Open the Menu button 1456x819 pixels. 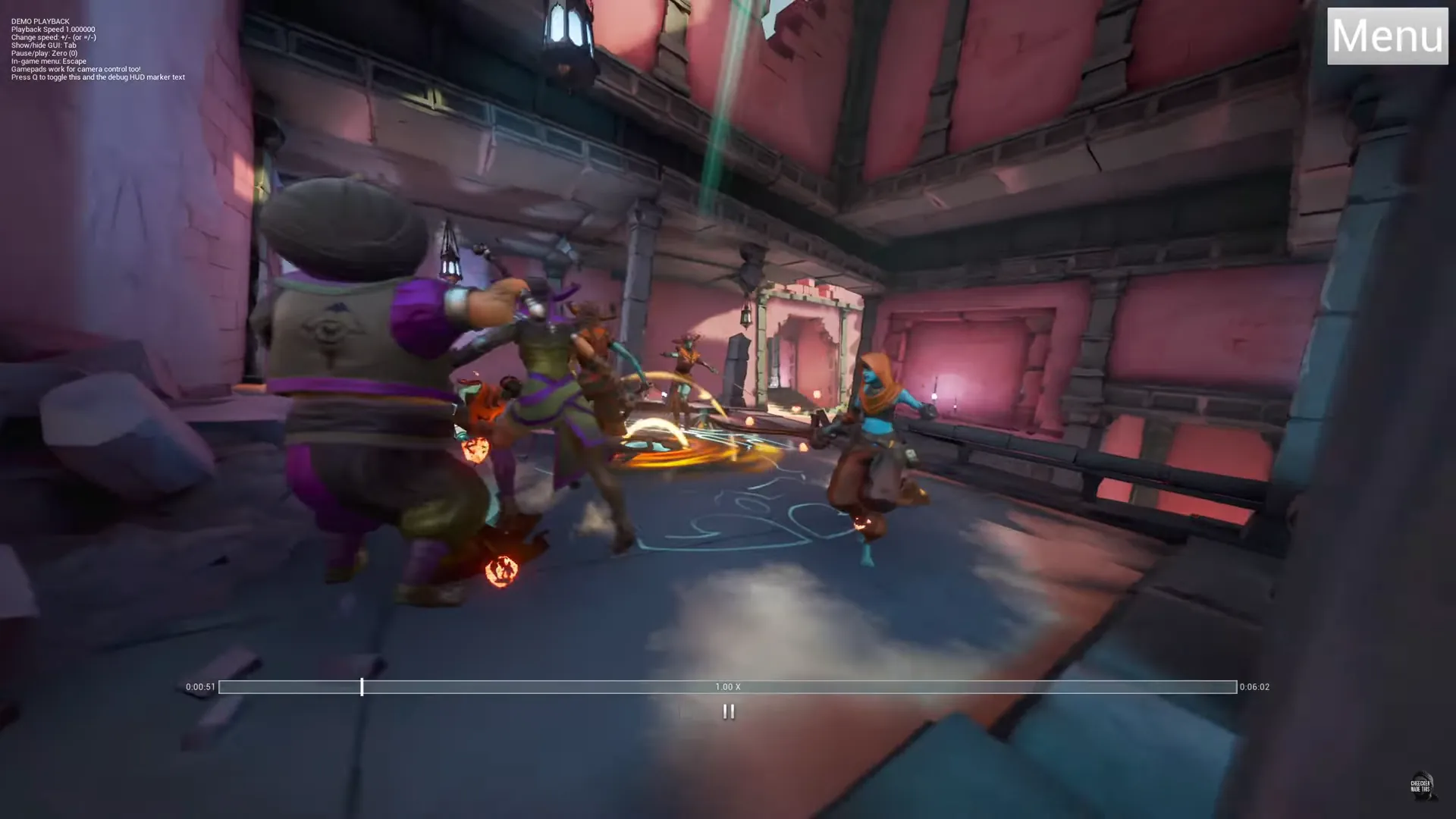point(1387,36)
